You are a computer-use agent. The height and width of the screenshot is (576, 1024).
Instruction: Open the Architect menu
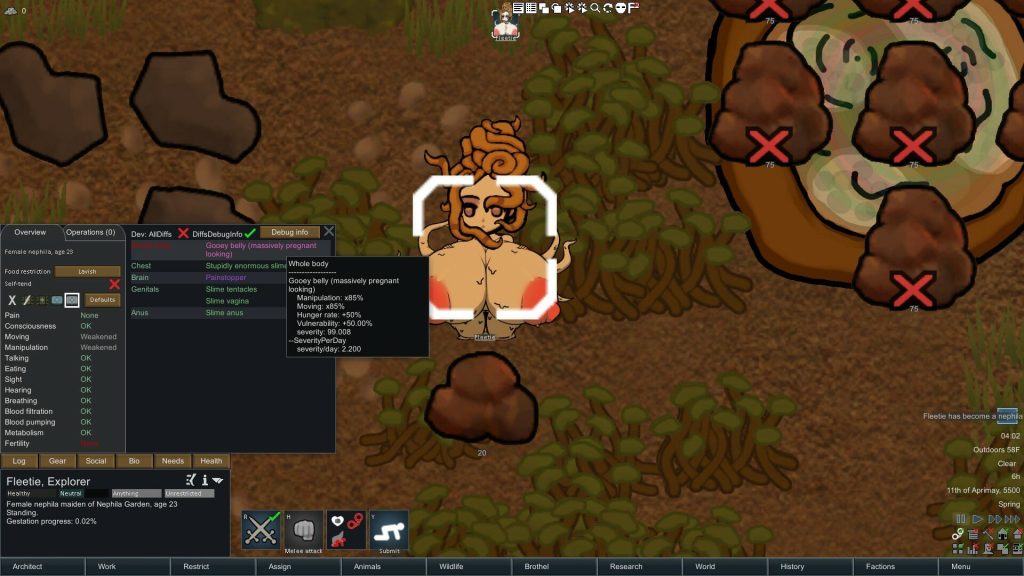[x=27, y=566]
